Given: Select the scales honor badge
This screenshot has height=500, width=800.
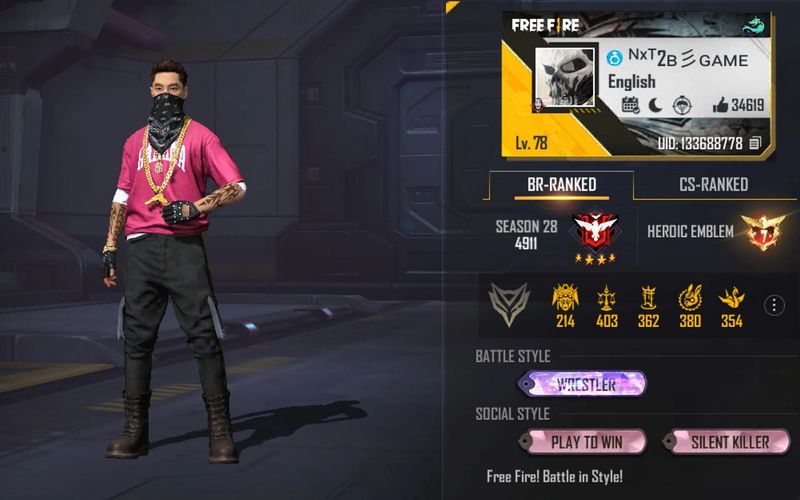Looking at the screenshot, I should [606, 298].
